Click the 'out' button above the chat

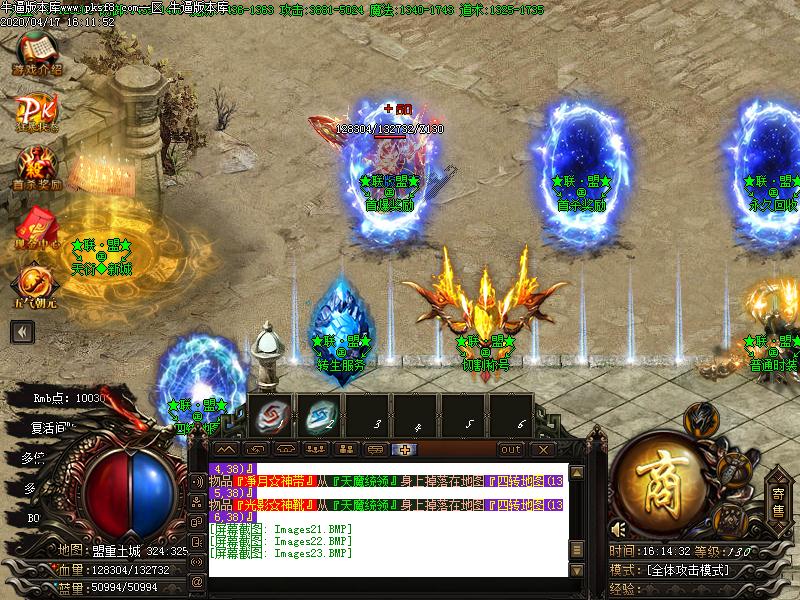pos(511,449)
